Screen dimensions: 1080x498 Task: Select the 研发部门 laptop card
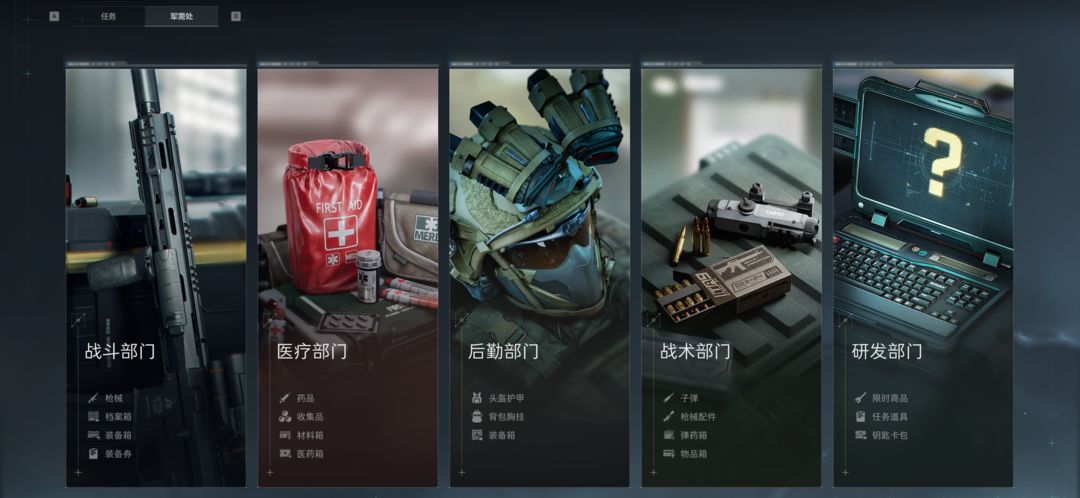[923, 277]
